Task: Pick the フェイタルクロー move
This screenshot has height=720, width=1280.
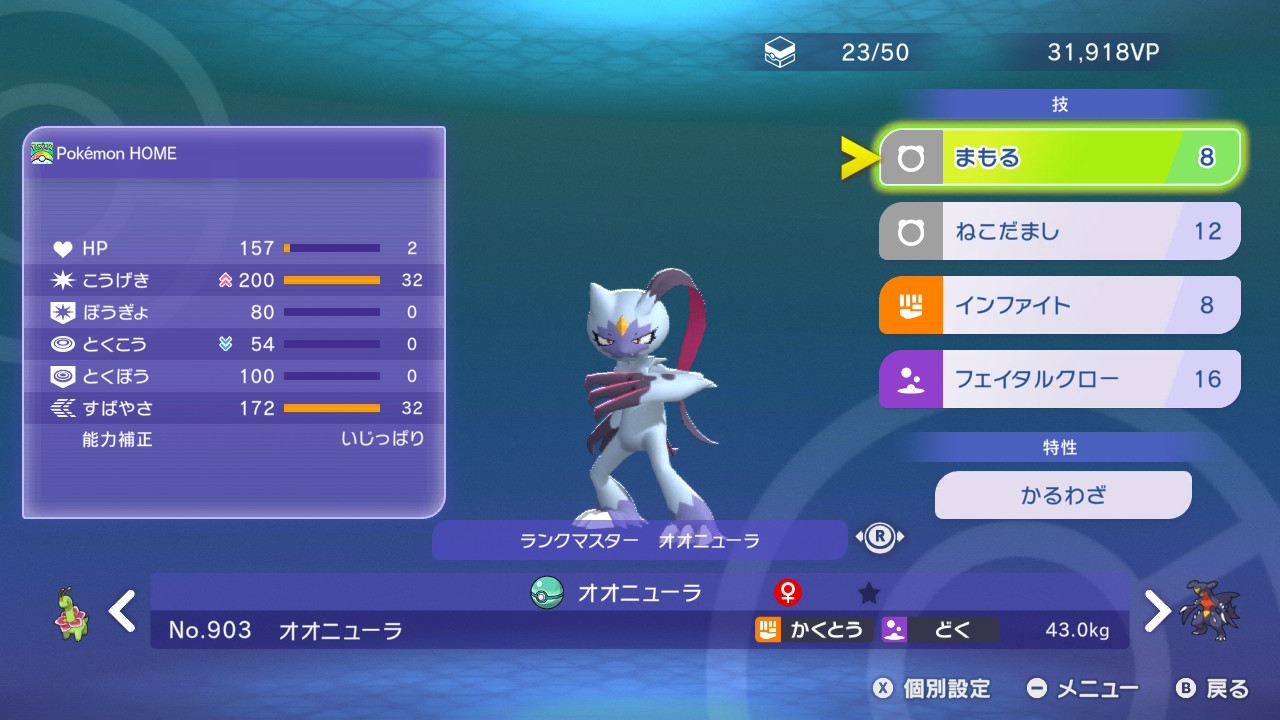Action: point(1059,379)
